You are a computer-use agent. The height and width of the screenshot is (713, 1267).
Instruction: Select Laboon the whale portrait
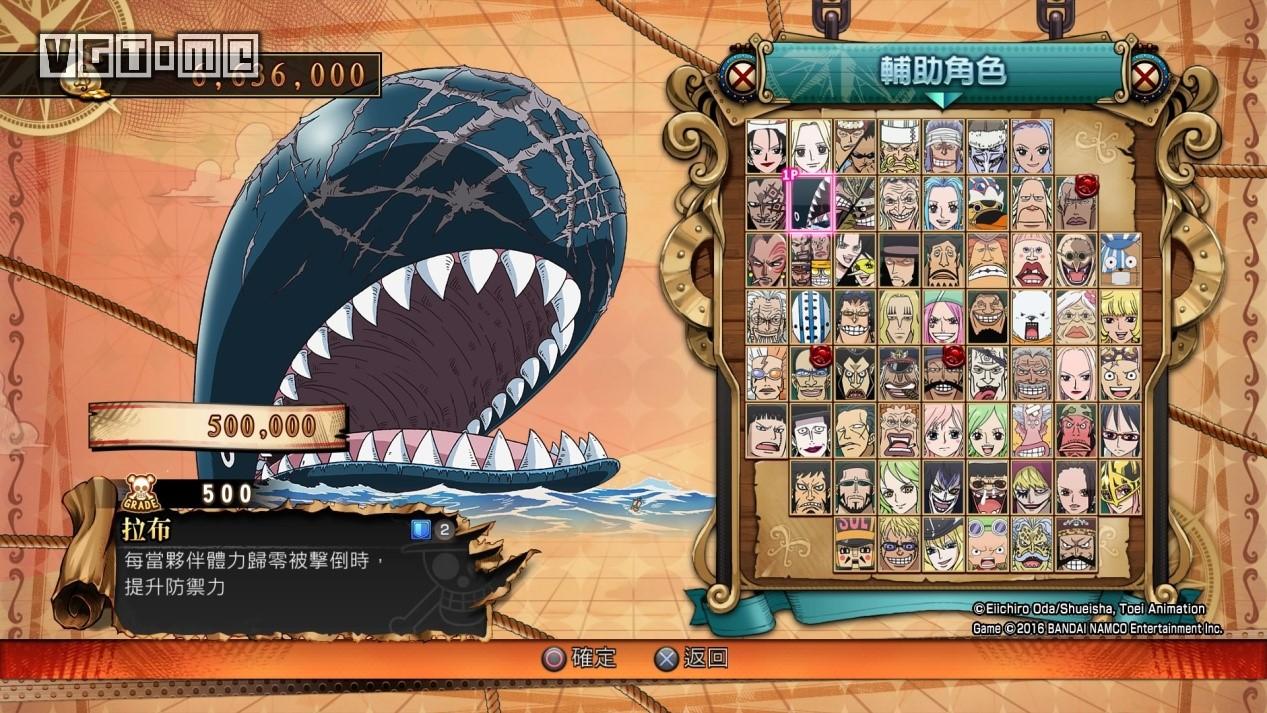click(811, 203)
